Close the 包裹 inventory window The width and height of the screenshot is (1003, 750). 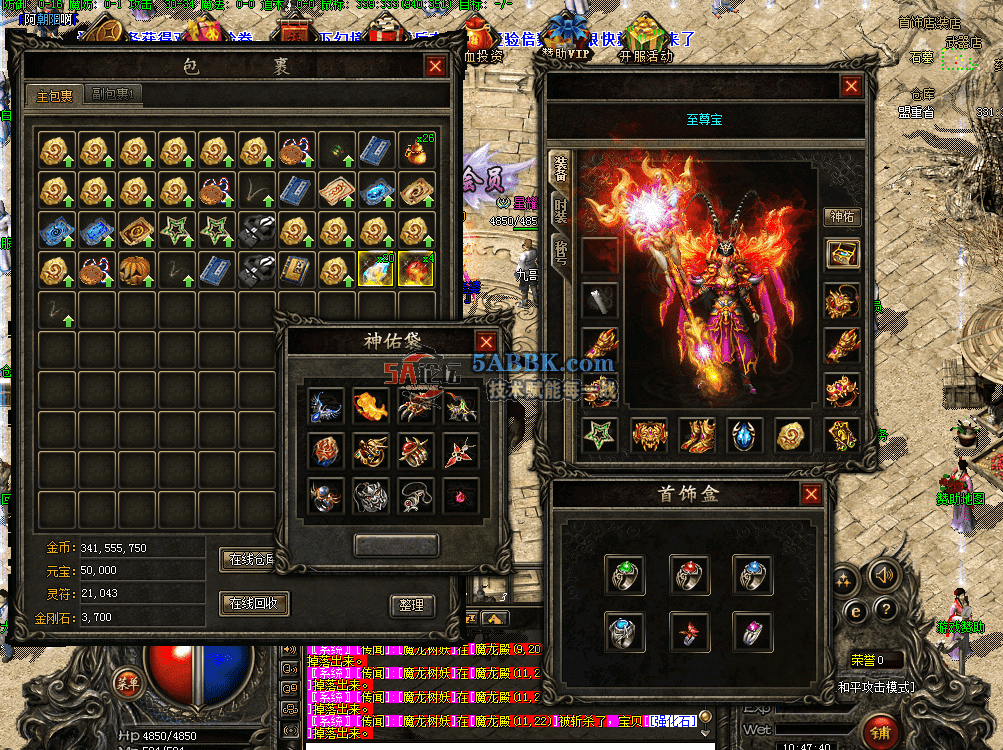coord(435,67)
